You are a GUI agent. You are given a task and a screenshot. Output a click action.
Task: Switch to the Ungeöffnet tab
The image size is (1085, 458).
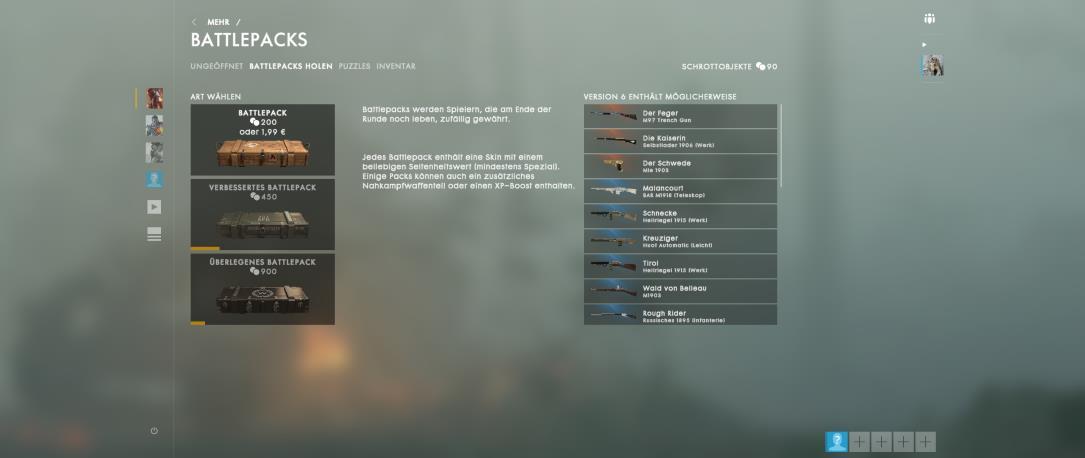[x=216, y=67]
